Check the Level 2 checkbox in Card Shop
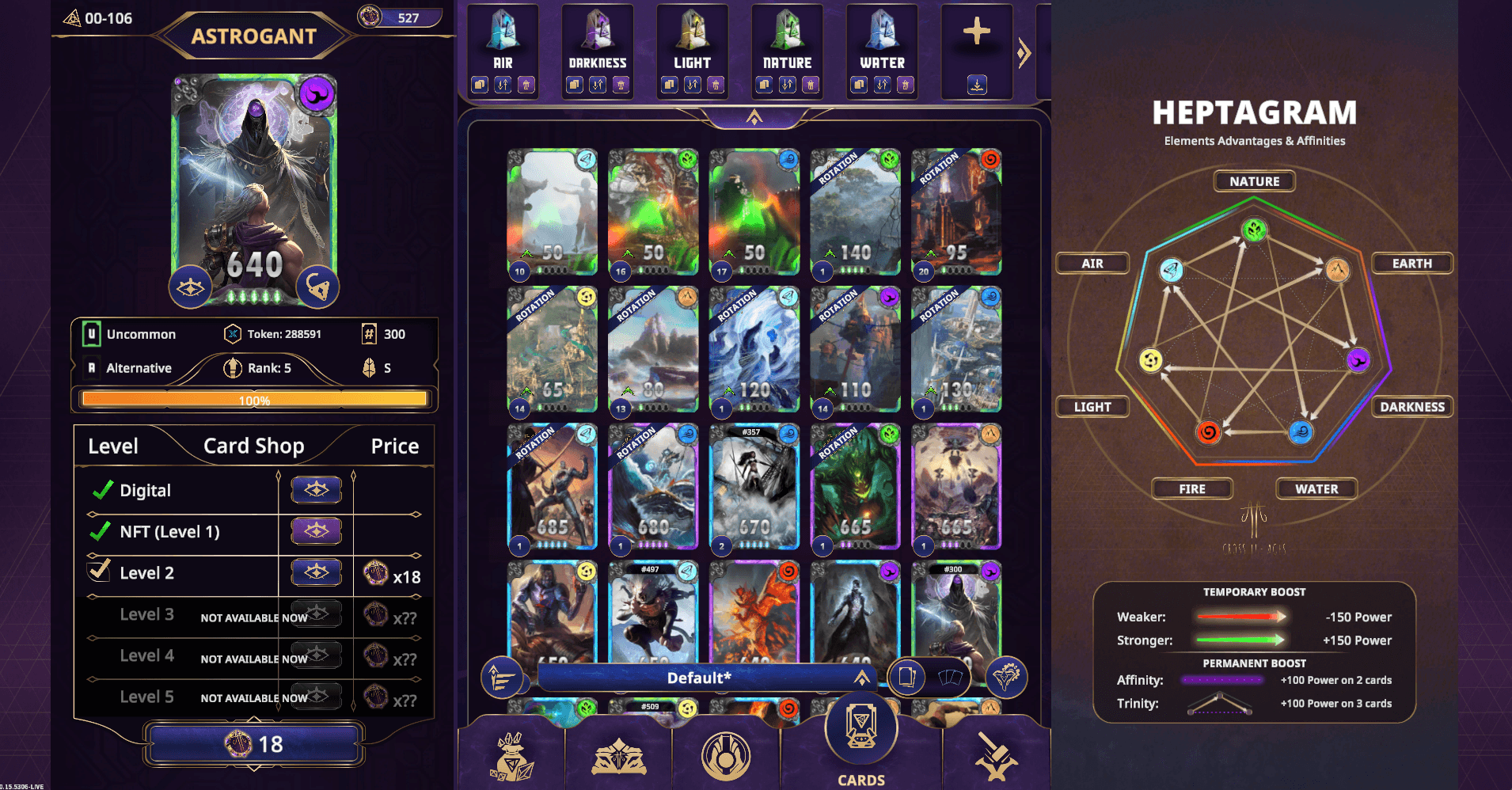This screenshot has width=1512, height=790. coord(99,572)
